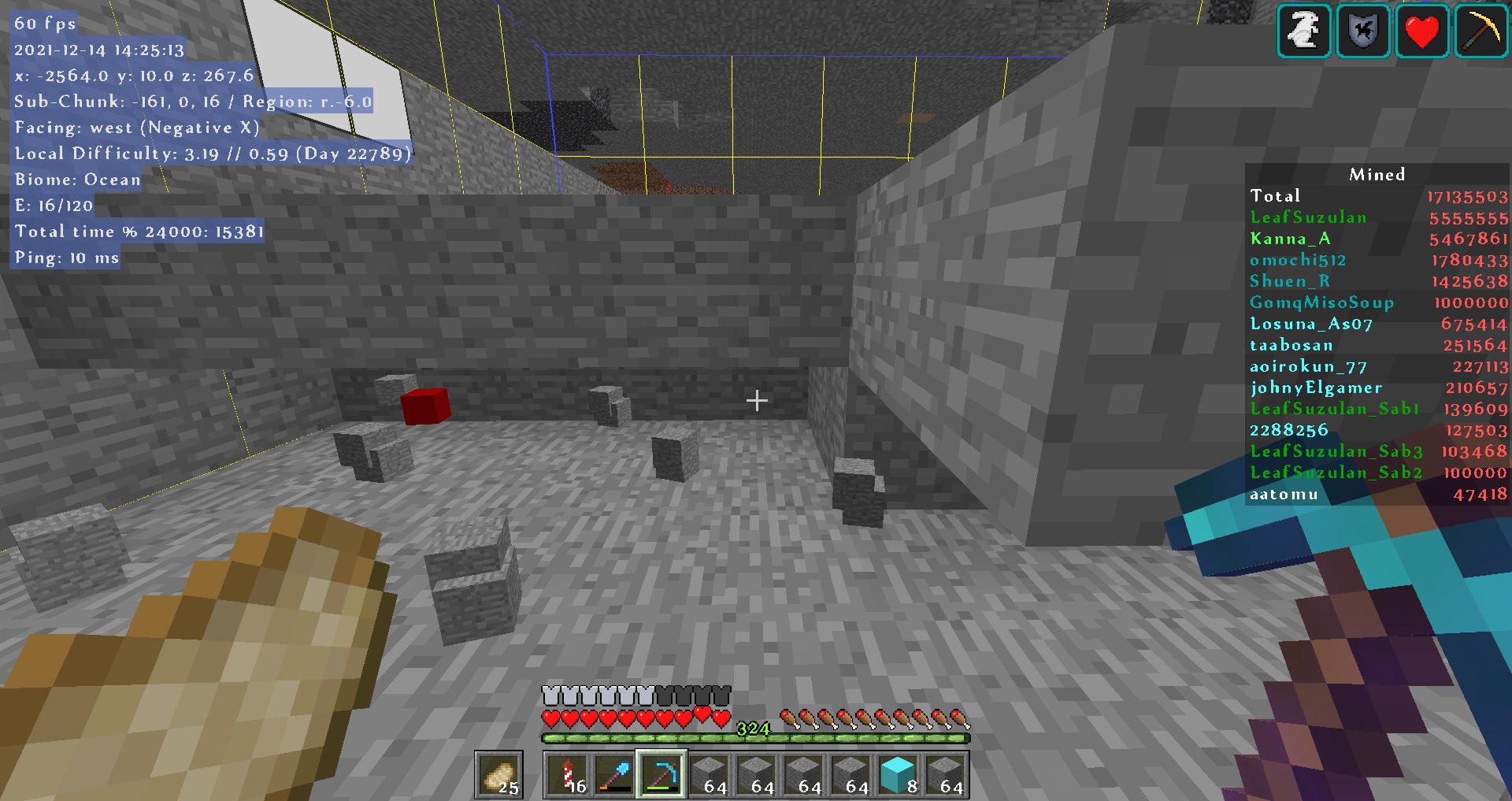Toggle the 60 fps debug counter
Viewport: 1512px width, 801px height.
pos(43,23)
